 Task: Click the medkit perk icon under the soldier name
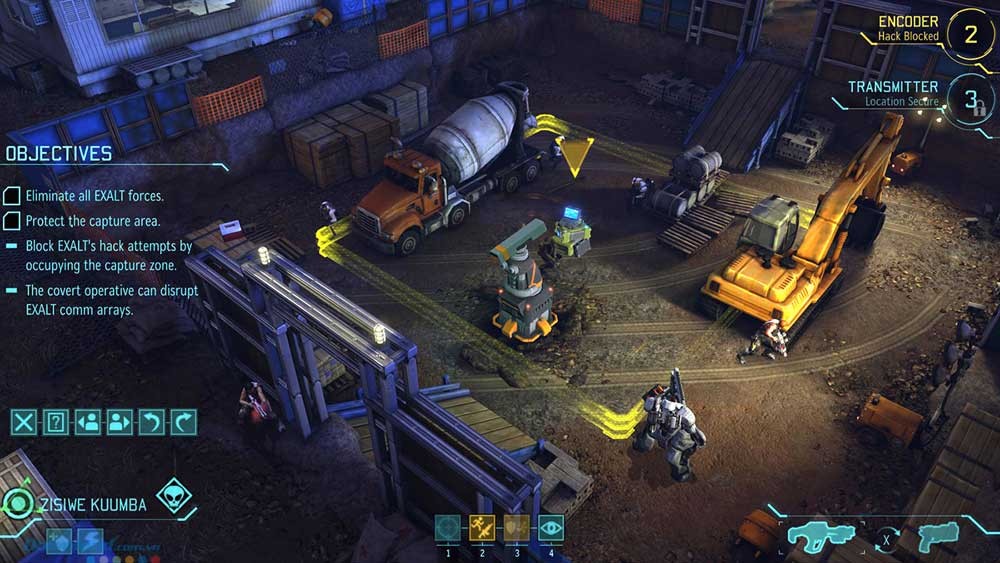click(x=59, y=541)
